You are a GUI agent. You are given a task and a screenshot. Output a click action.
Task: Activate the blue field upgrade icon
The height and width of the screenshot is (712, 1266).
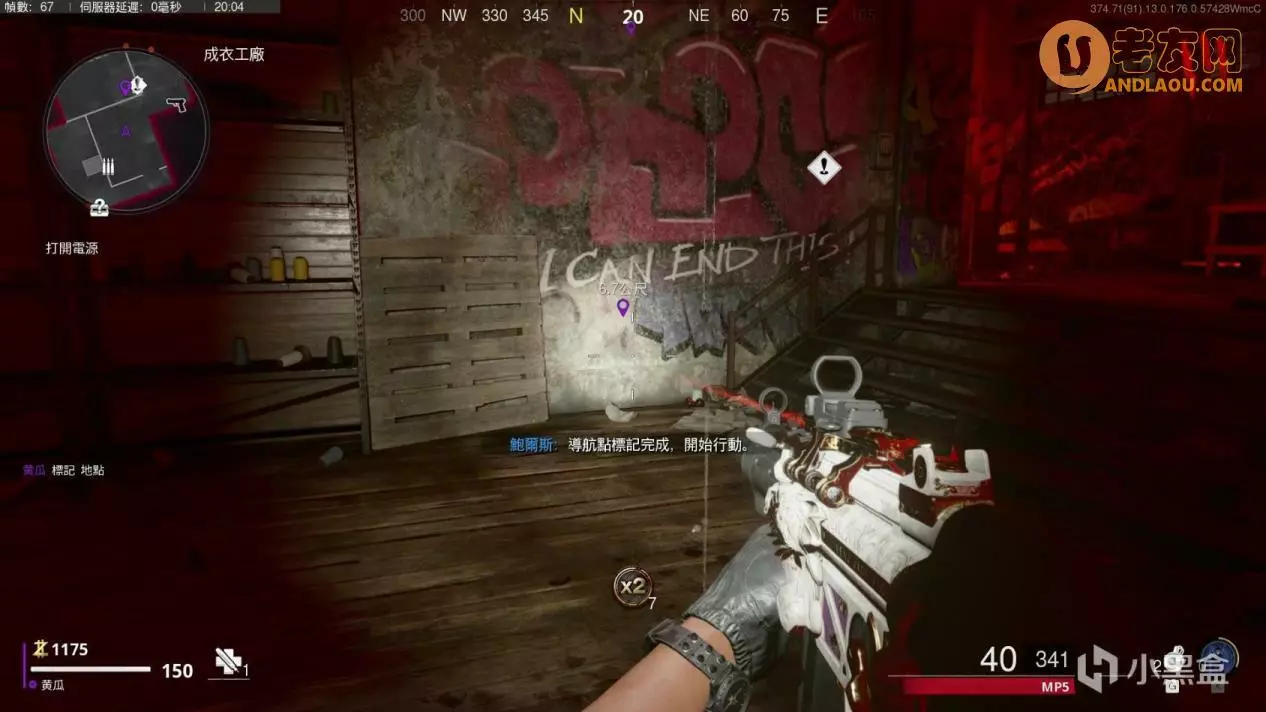tap(1221, 658)
